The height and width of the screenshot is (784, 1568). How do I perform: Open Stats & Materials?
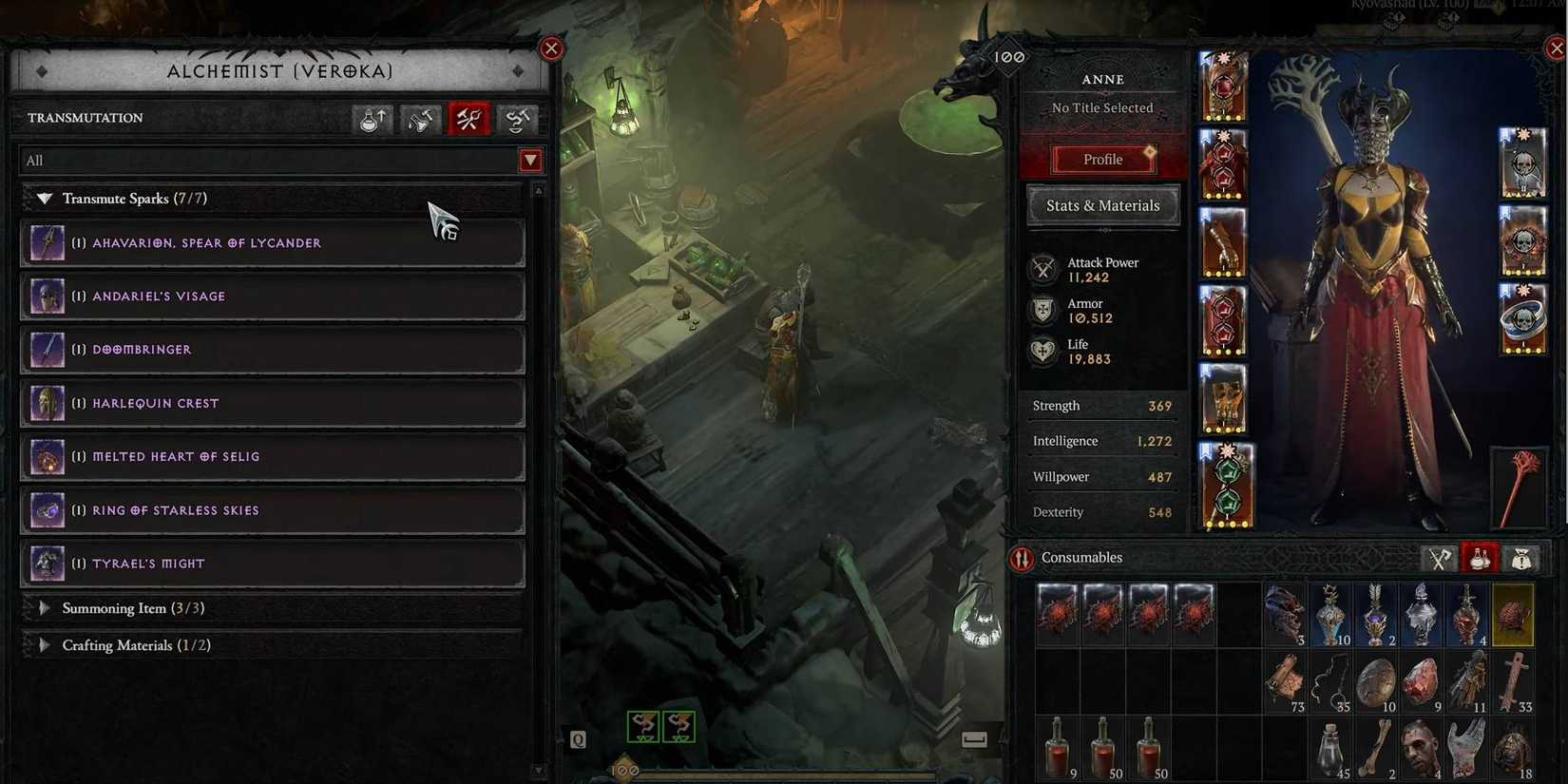coord(1101,205)
